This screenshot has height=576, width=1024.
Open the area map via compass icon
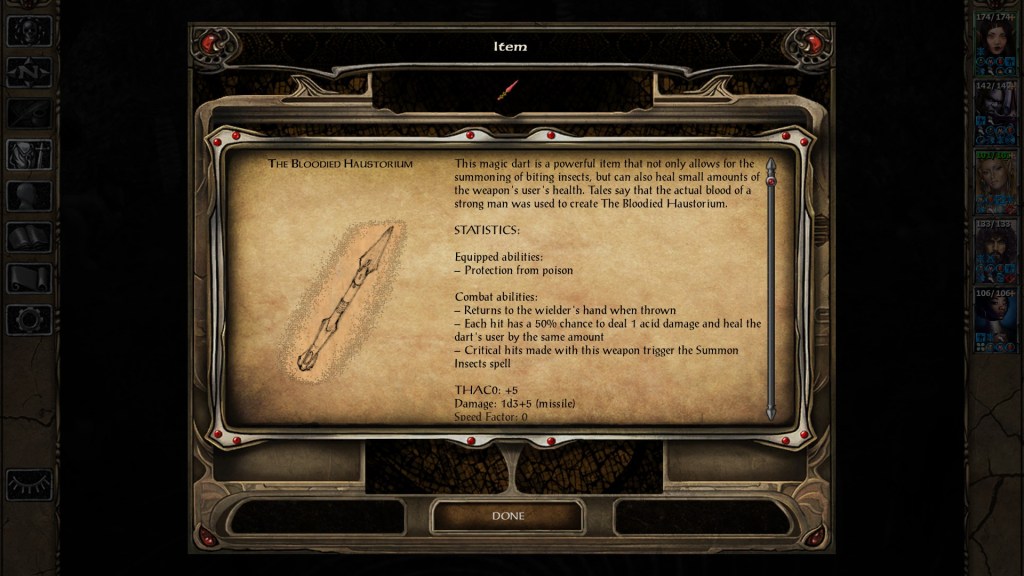pos(28,72)
